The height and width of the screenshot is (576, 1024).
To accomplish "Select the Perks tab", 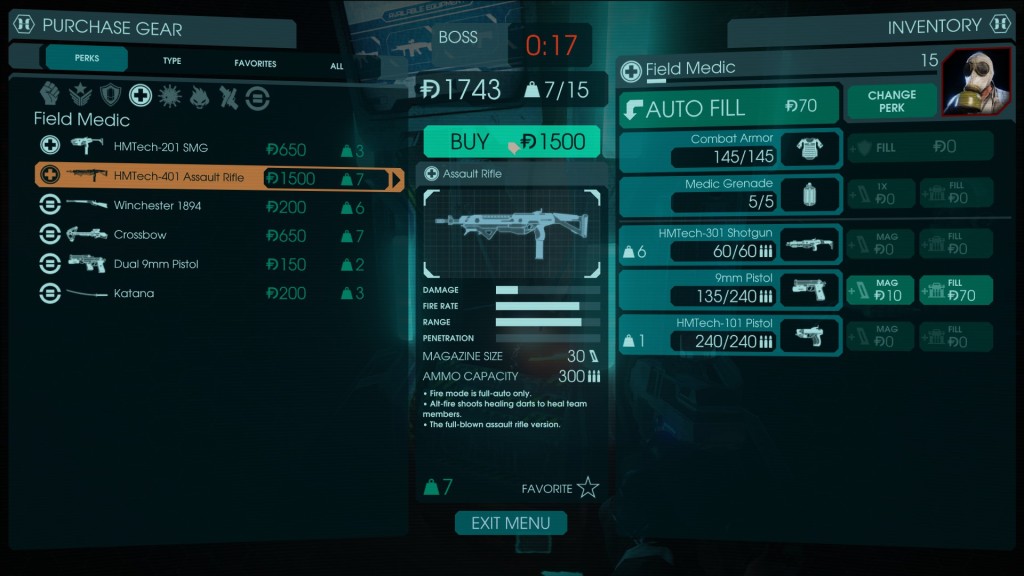I will [x=87, y=58].
